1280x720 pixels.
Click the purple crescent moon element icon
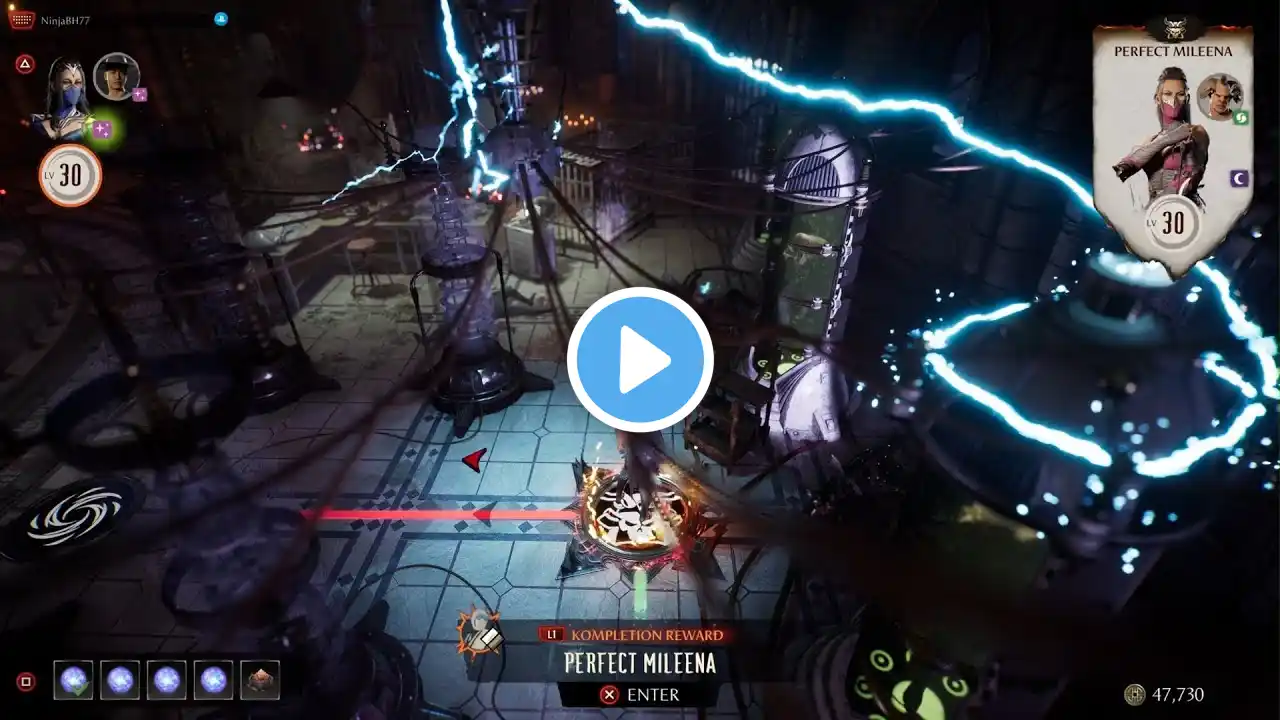tap(1238, 178)
